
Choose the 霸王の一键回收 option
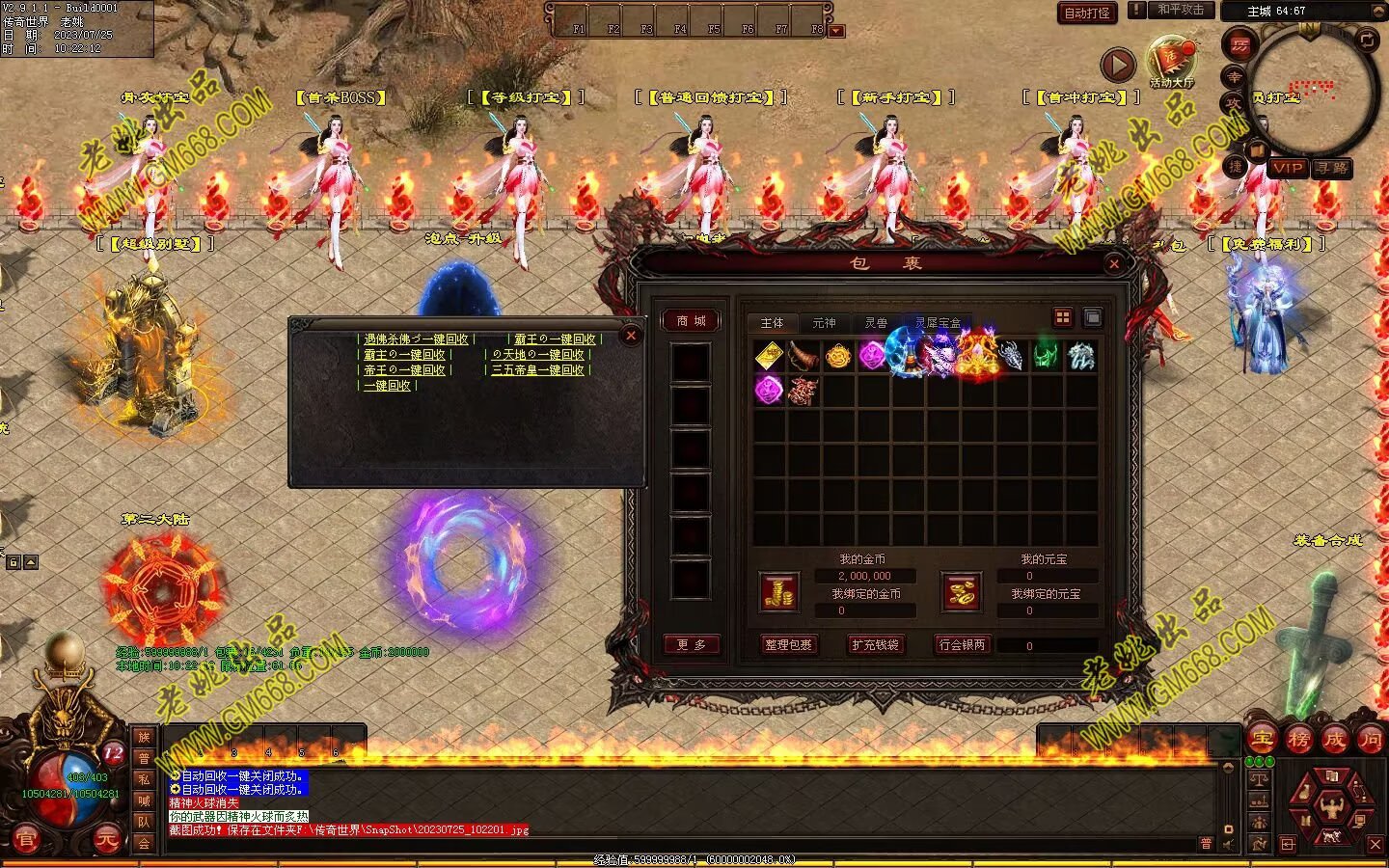coord(554,339)
